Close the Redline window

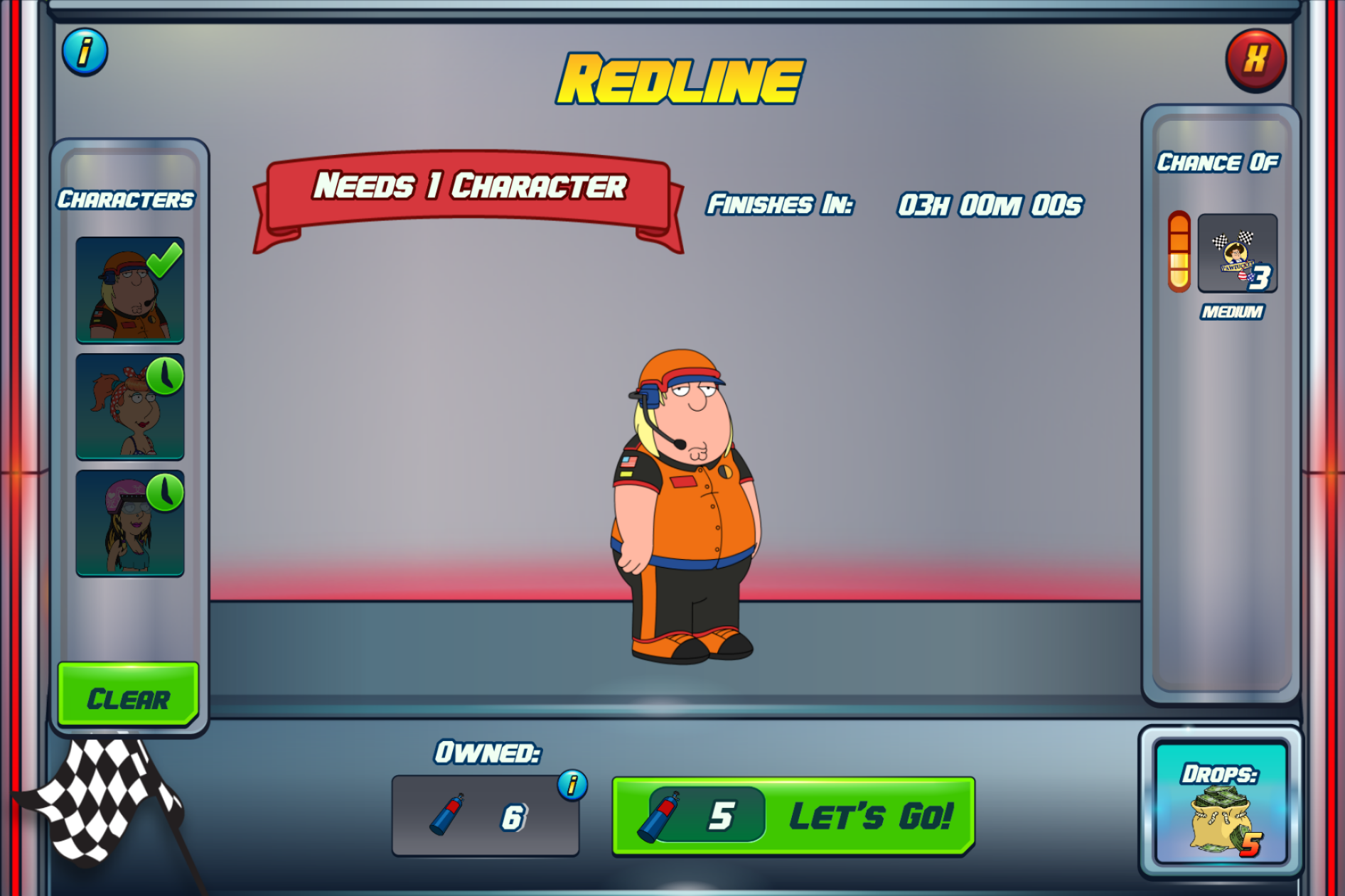click(x=1256, y=60)
